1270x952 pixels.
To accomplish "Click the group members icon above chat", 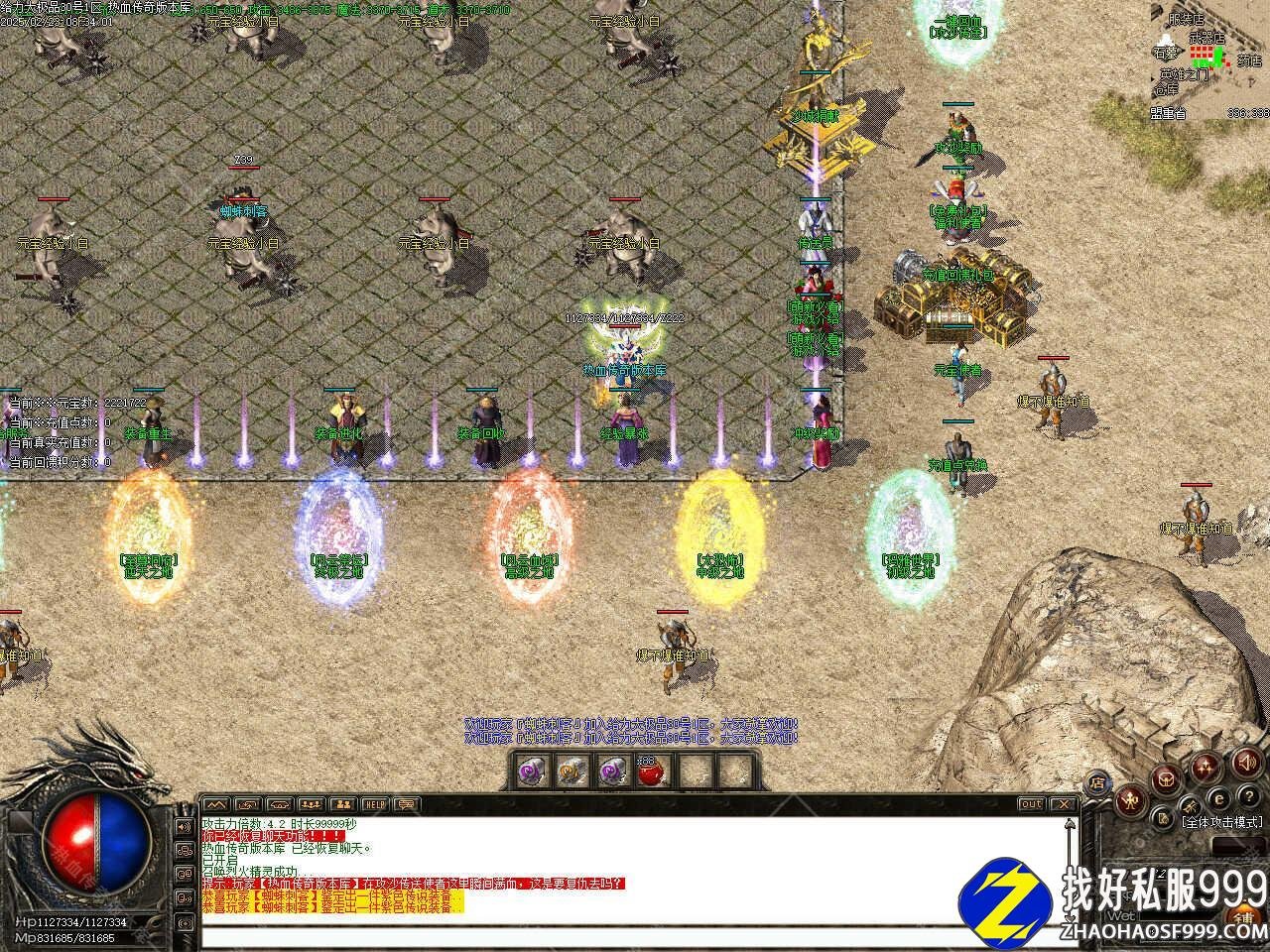I will coord(311,803).
